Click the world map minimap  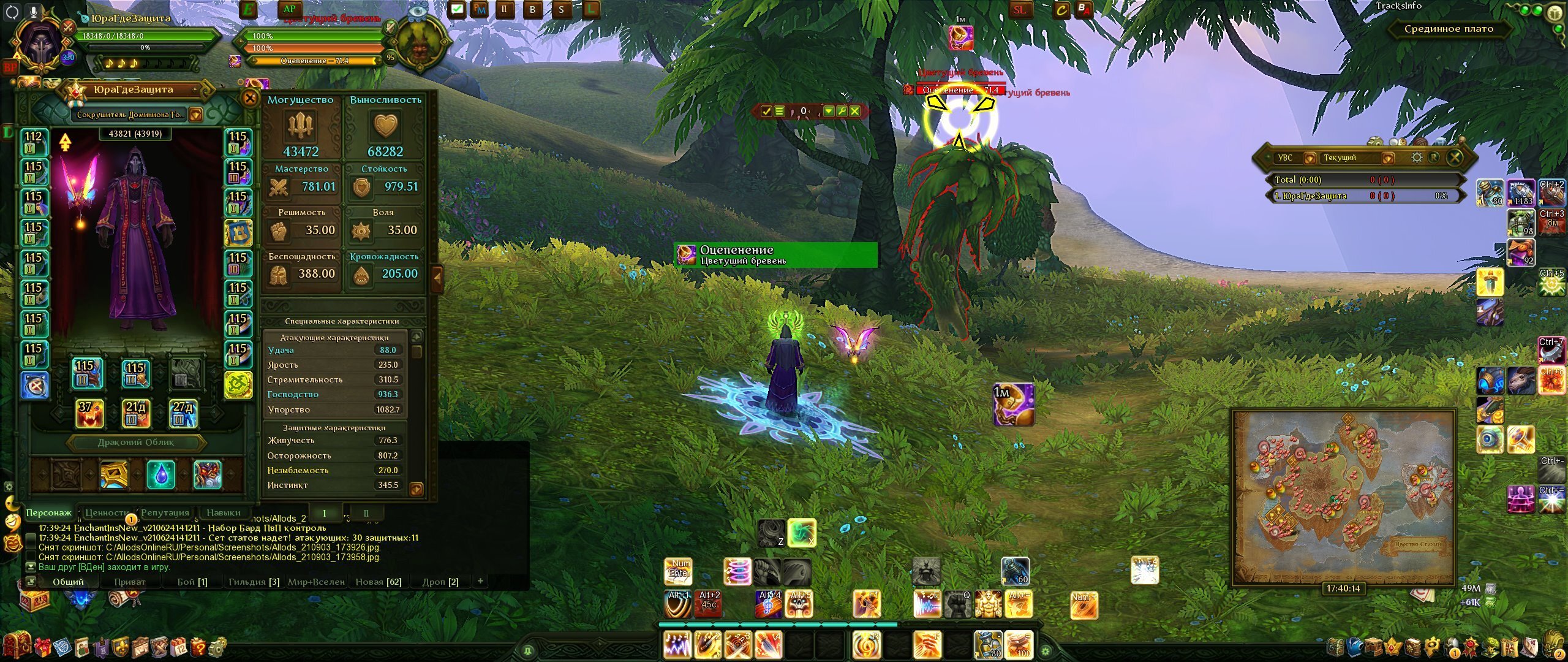(x=1343, y=496)
